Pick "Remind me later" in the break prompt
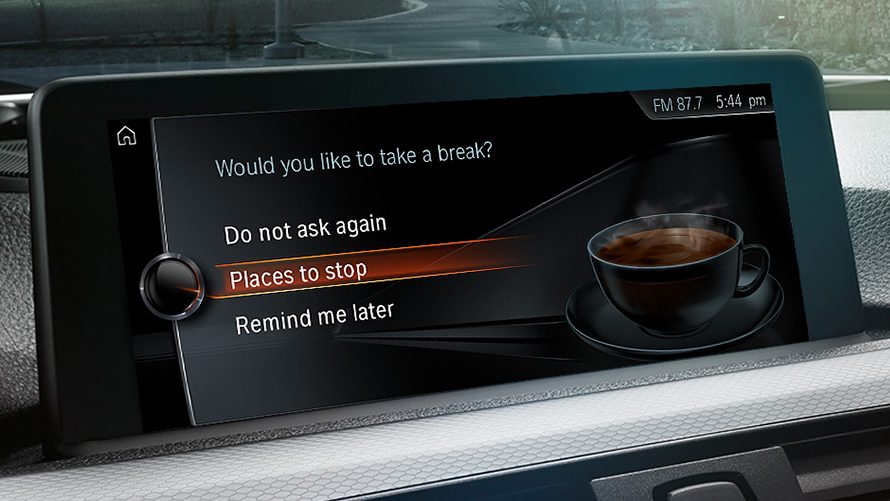This screenshot has height=501, width=890. [314, 317]
